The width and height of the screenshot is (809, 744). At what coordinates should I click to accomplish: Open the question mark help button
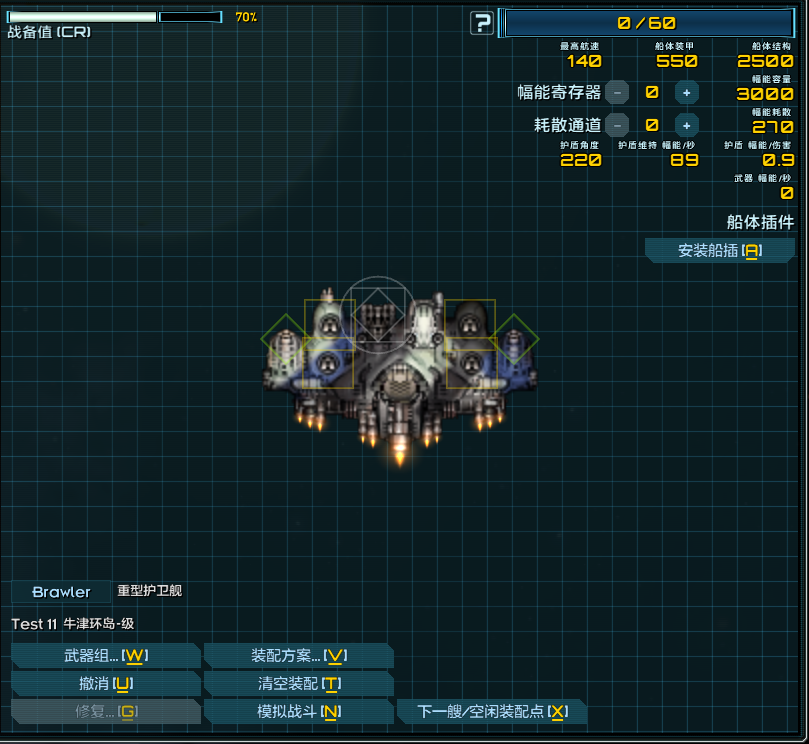[482, 23]
